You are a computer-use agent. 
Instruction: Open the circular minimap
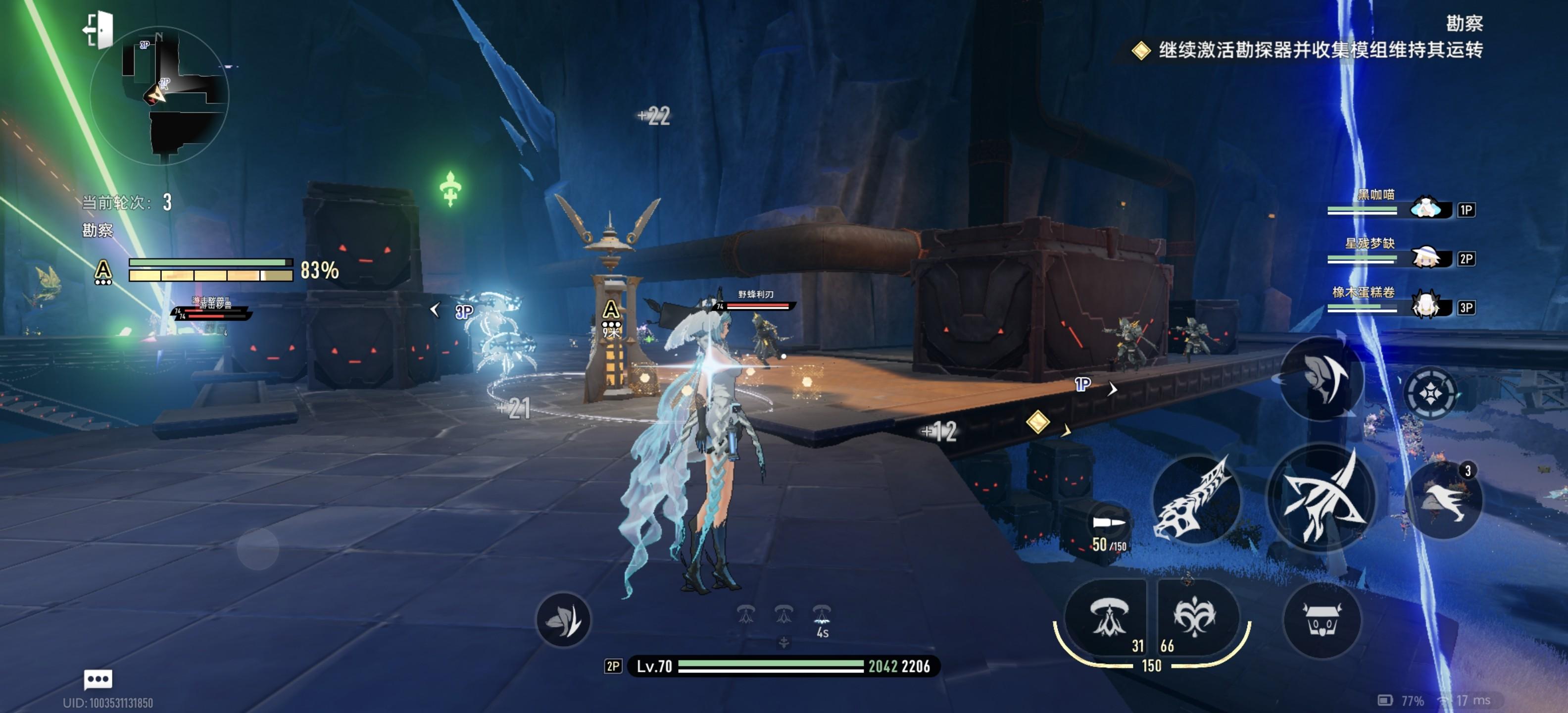coord(159,96)
